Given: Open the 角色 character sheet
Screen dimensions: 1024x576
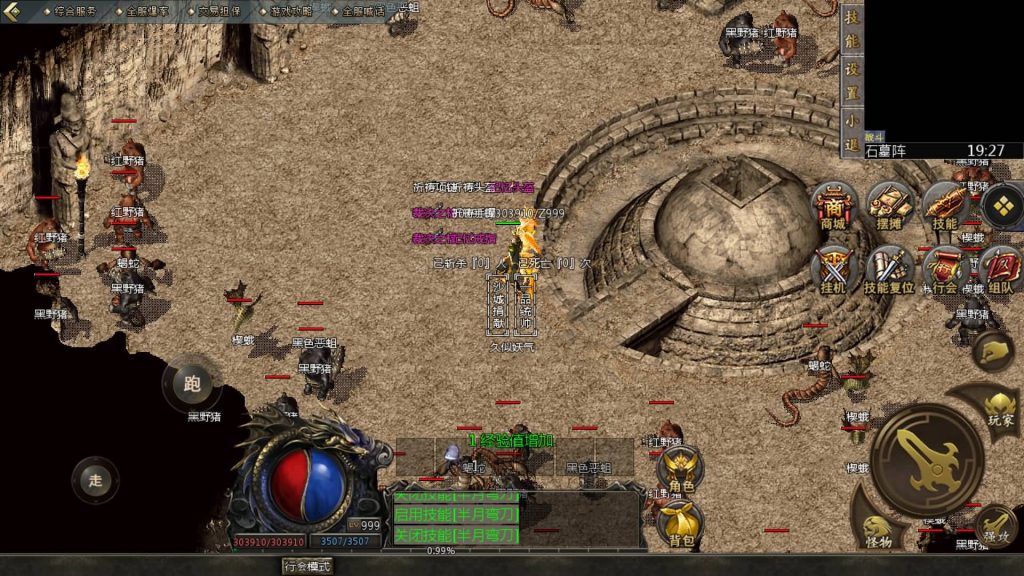Looking at the screenshot, I should click(681, 468).
